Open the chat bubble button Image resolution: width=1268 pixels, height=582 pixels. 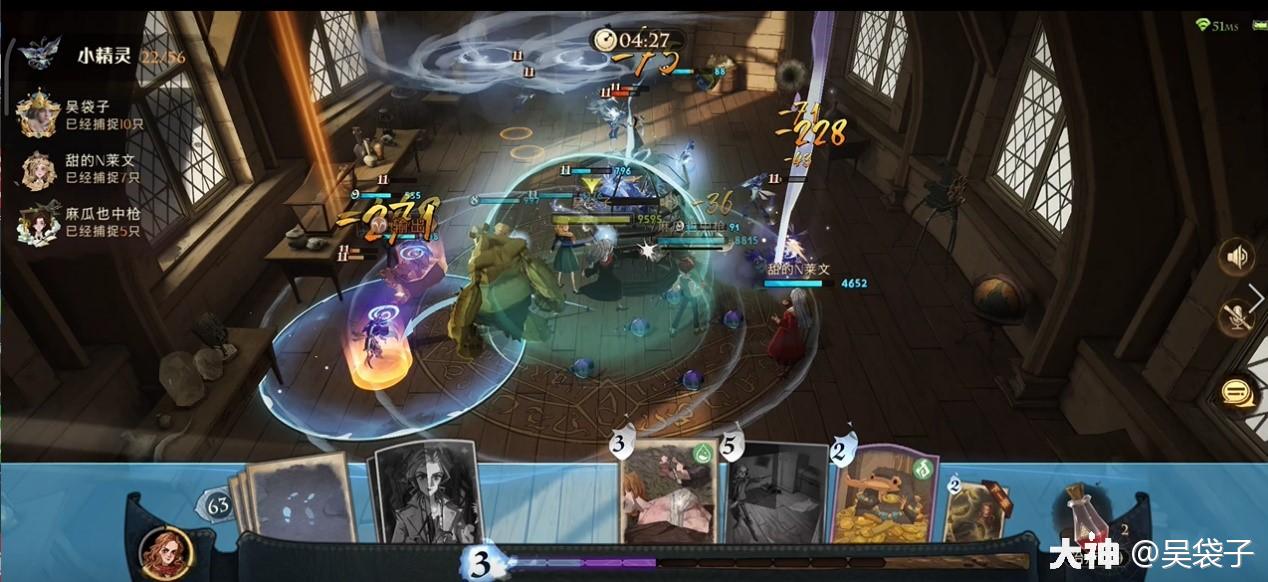point(1237,392)
